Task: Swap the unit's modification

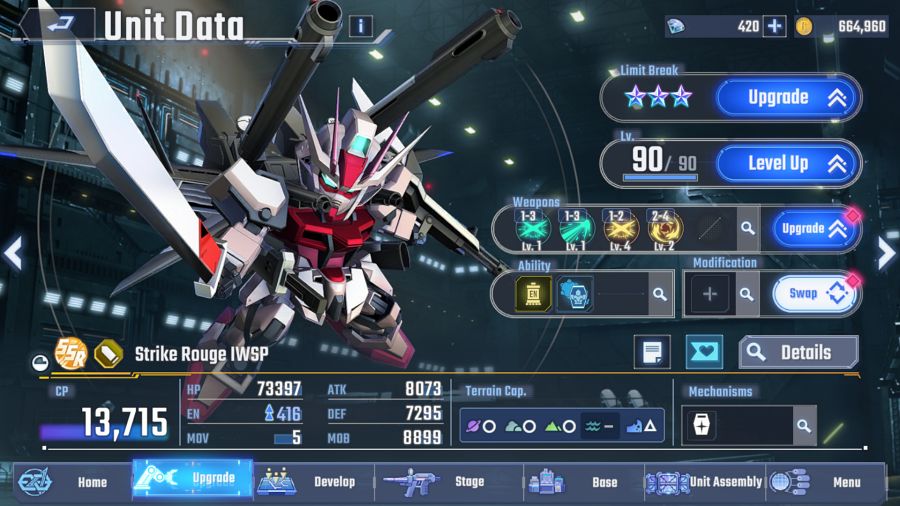Action: (814, 294)
